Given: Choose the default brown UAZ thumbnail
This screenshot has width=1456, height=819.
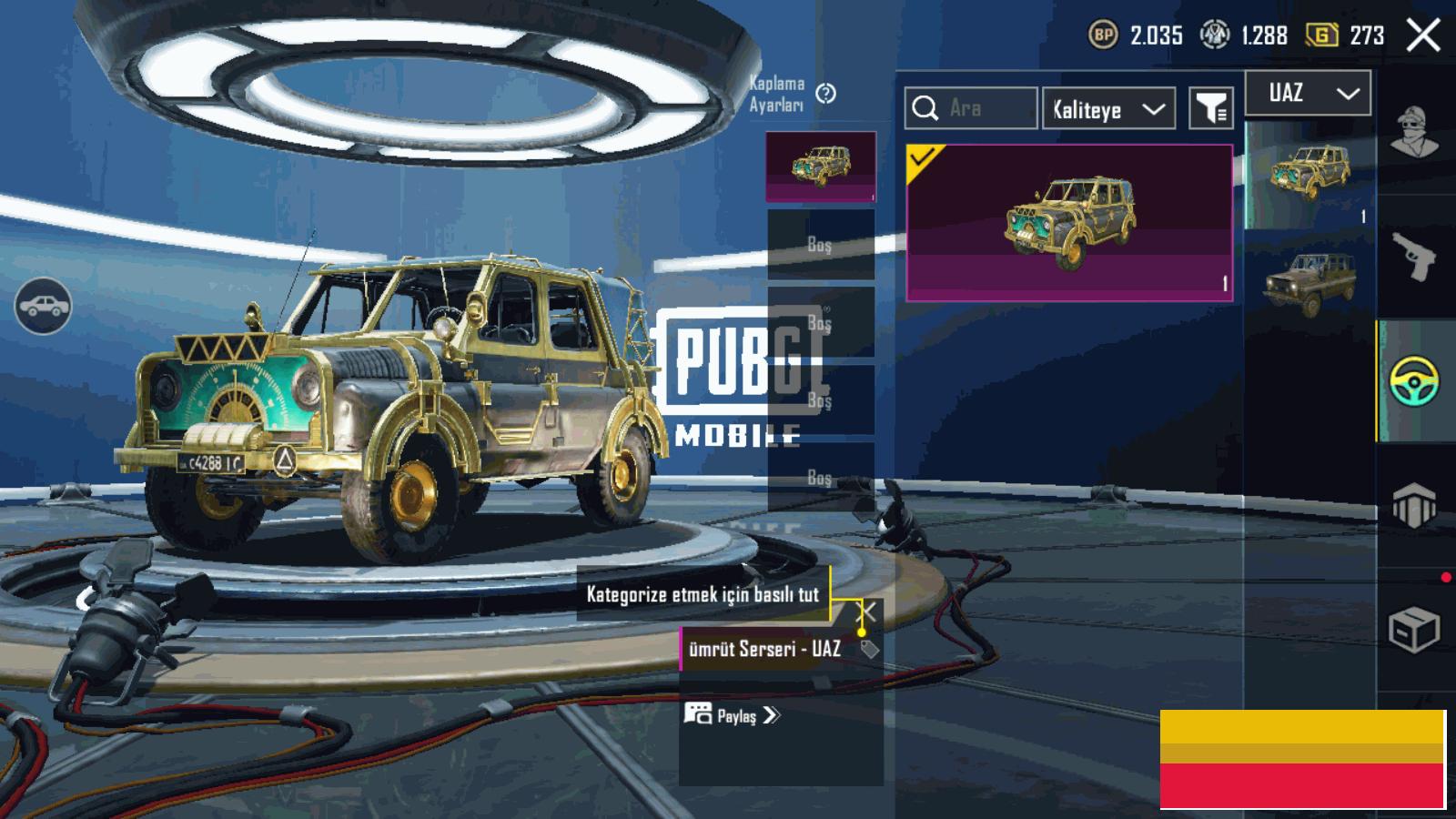Looking at the screenshot, I should coord(1309,283).
